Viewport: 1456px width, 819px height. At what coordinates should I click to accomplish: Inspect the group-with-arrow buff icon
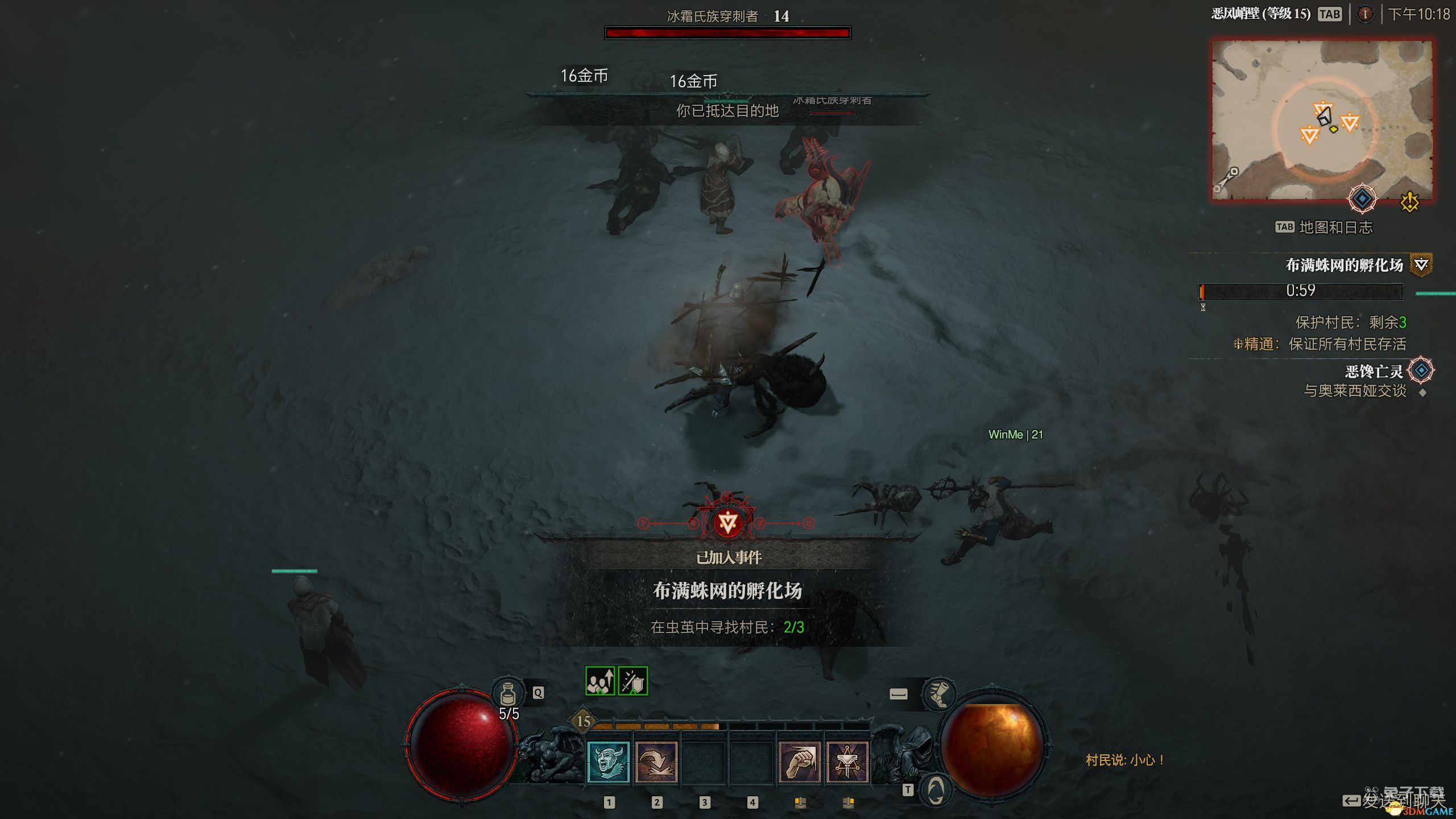[600, 681]
